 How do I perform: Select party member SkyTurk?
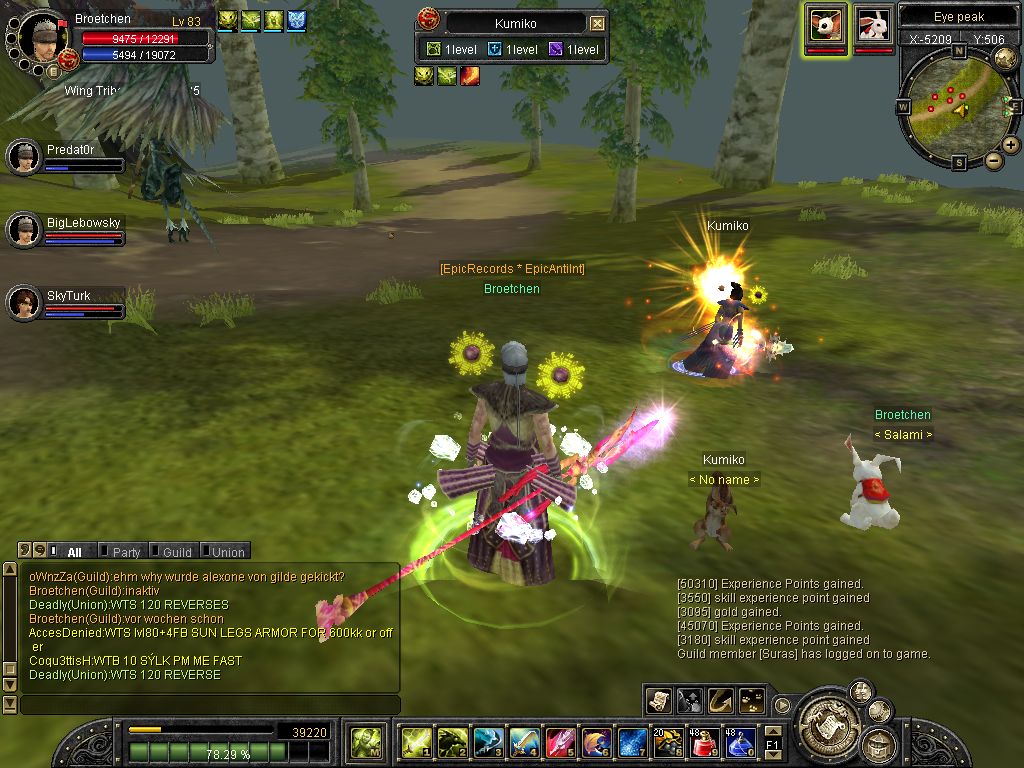pyautogui.click(x=23, y=302)
